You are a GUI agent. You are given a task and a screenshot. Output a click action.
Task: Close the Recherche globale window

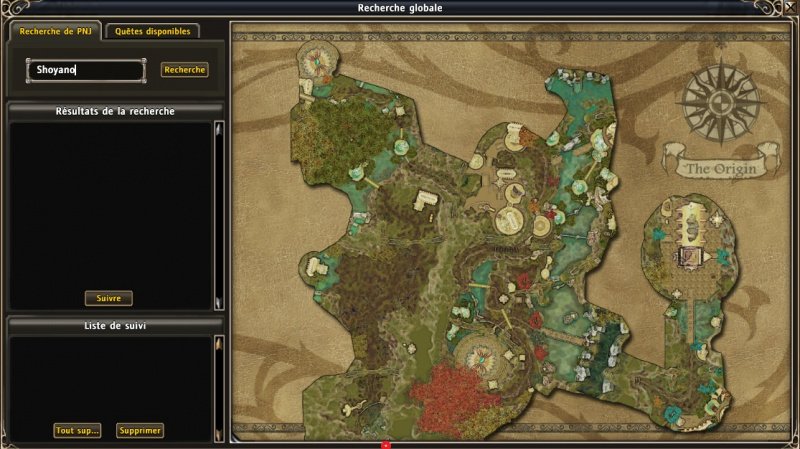coord(790,8)
